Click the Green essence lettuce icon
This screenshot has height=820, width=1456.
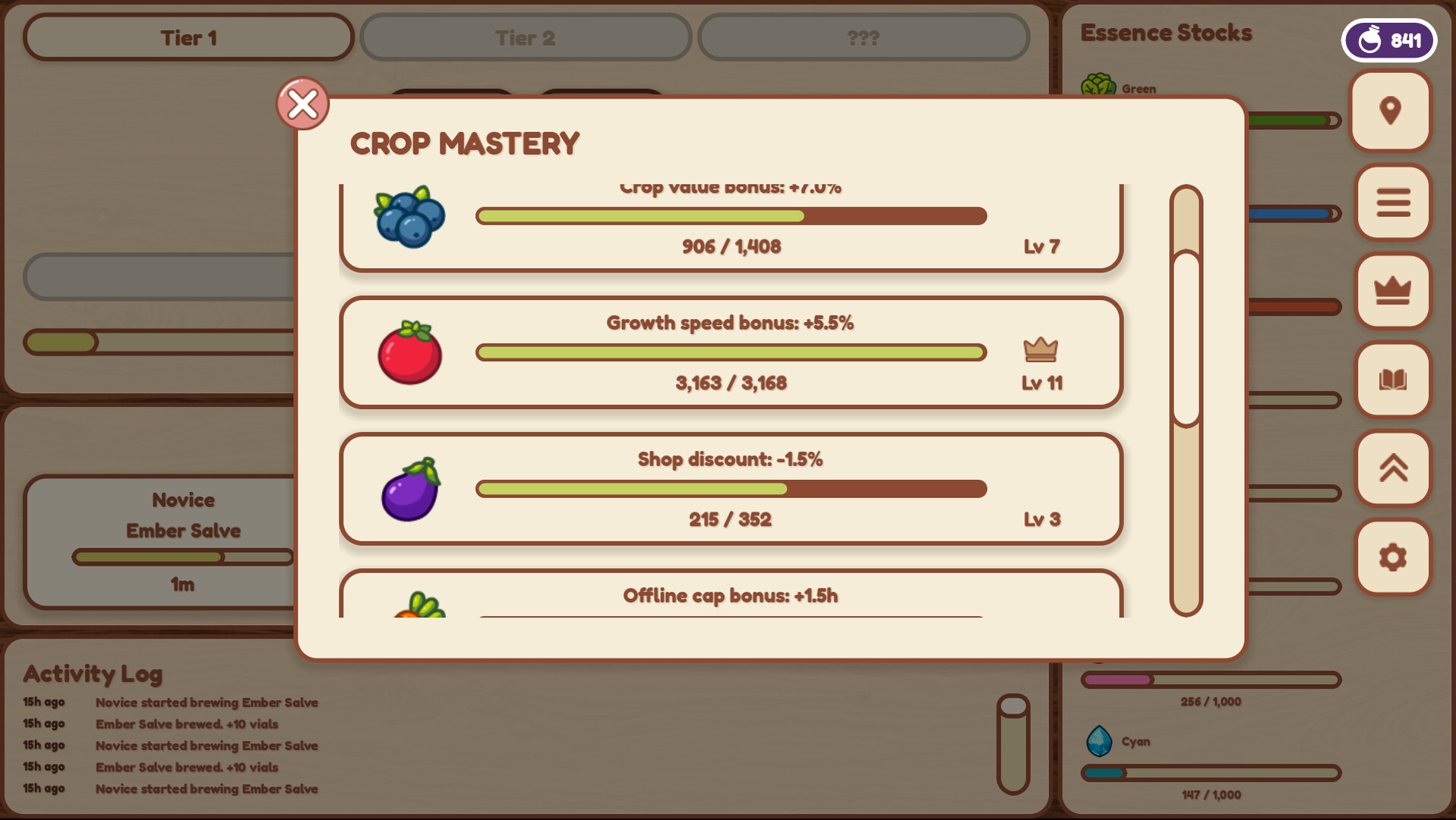1099,84
